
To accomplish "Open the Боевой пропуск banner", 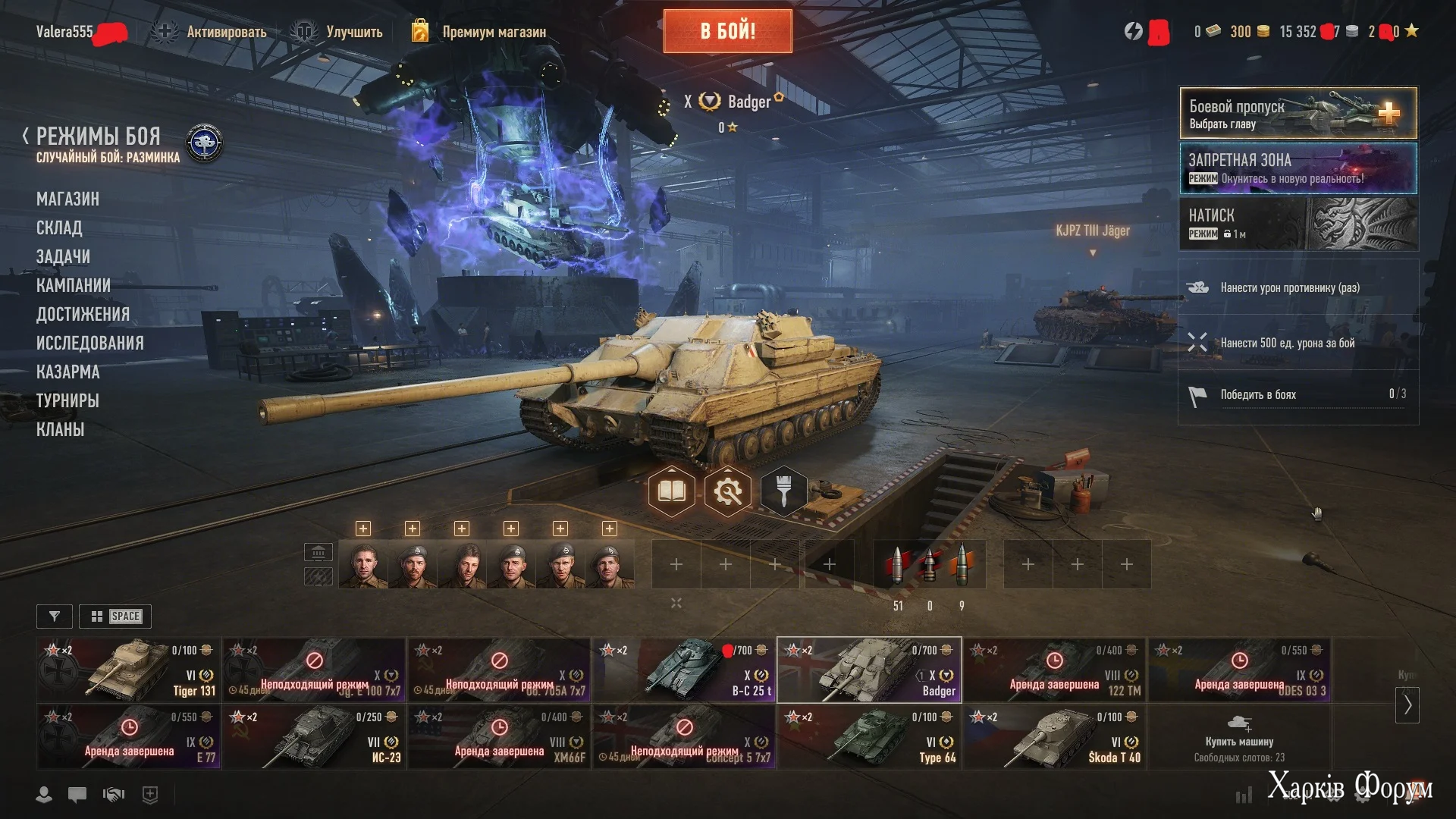I will pyautogui.click(x=1298, y=113).
